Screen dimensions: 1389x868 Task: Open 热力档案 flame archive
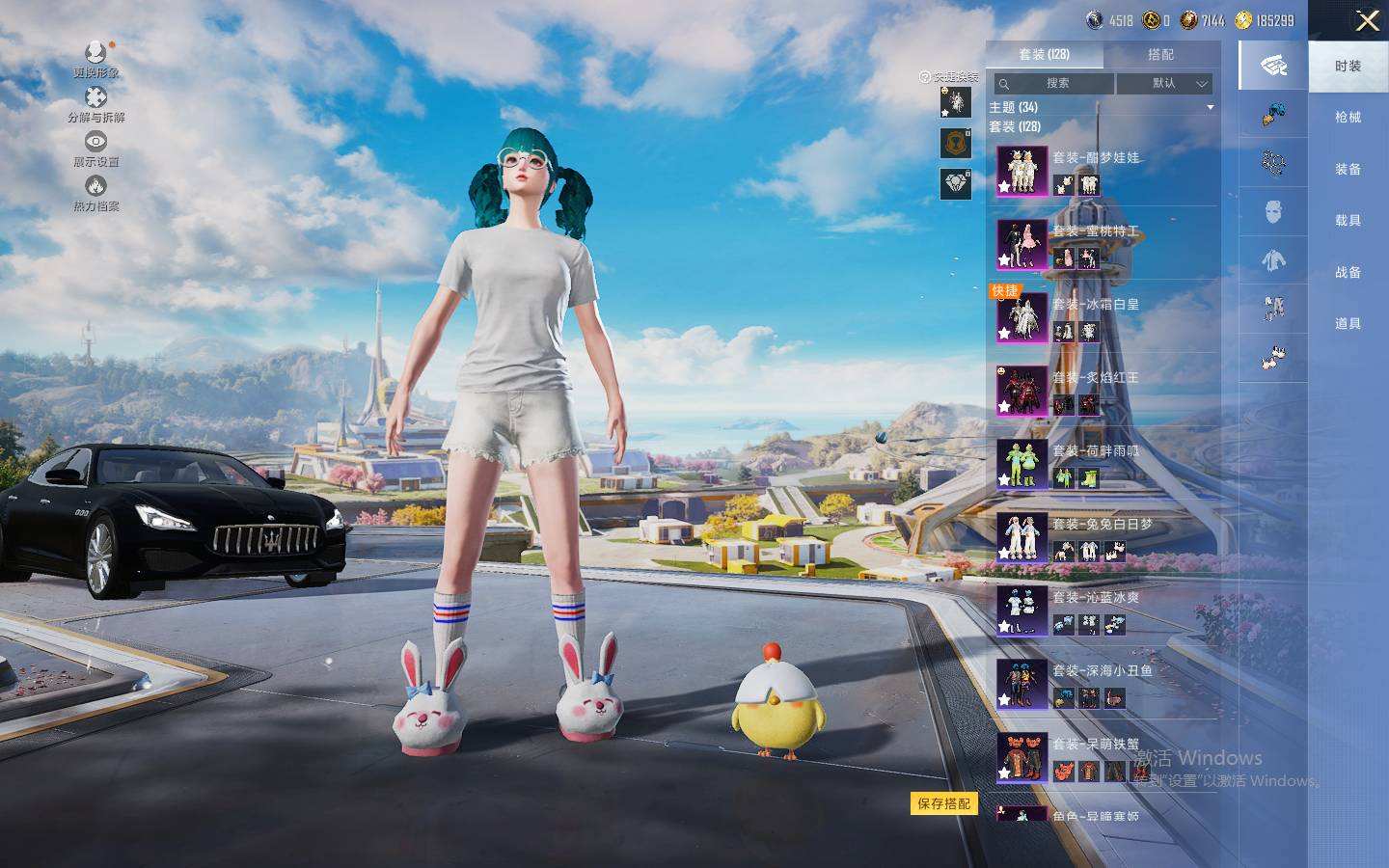click(x=95, y=193)
